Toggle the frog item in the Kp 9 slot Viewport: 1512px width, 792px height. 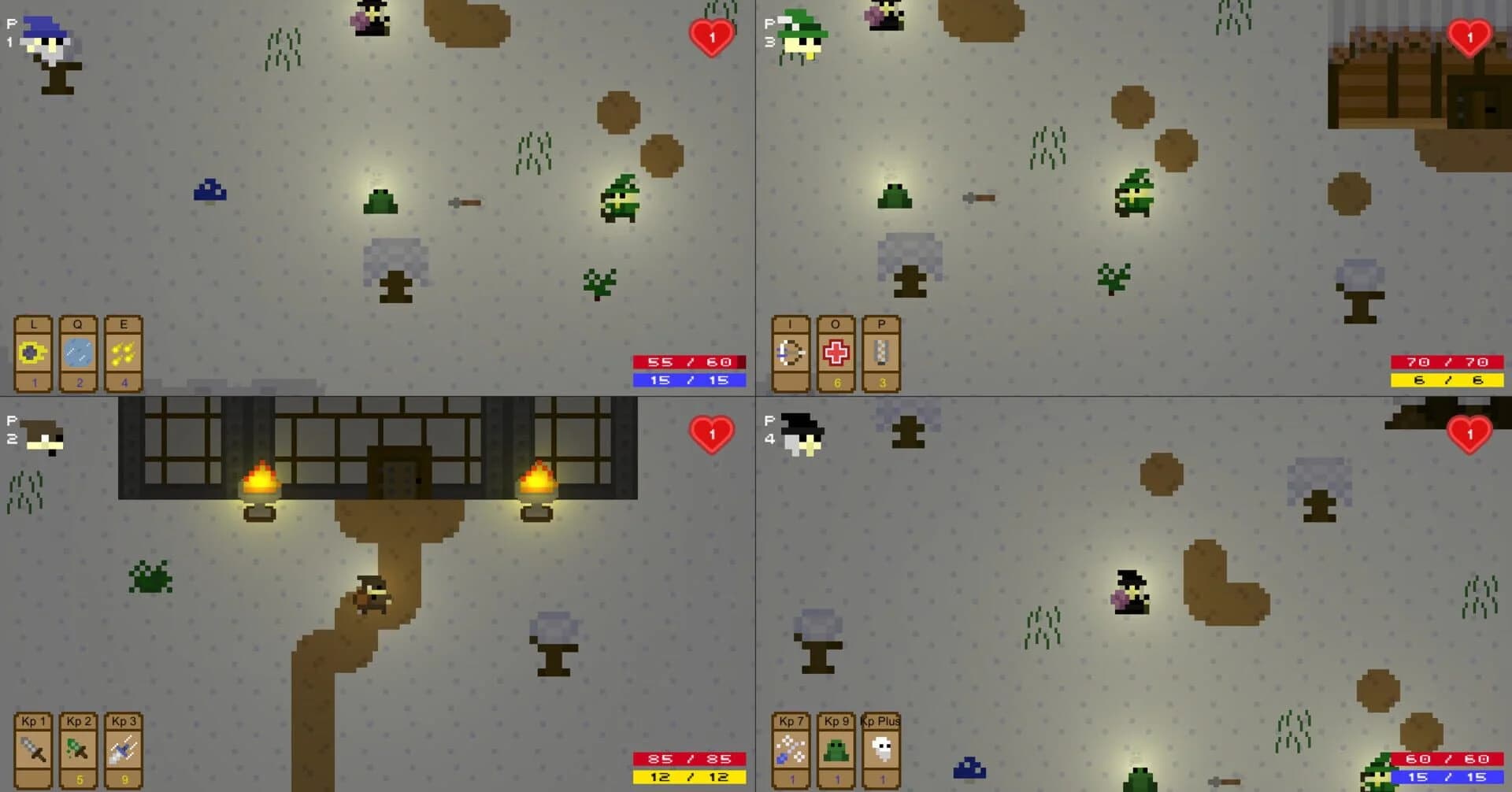[x=836, y=749]
